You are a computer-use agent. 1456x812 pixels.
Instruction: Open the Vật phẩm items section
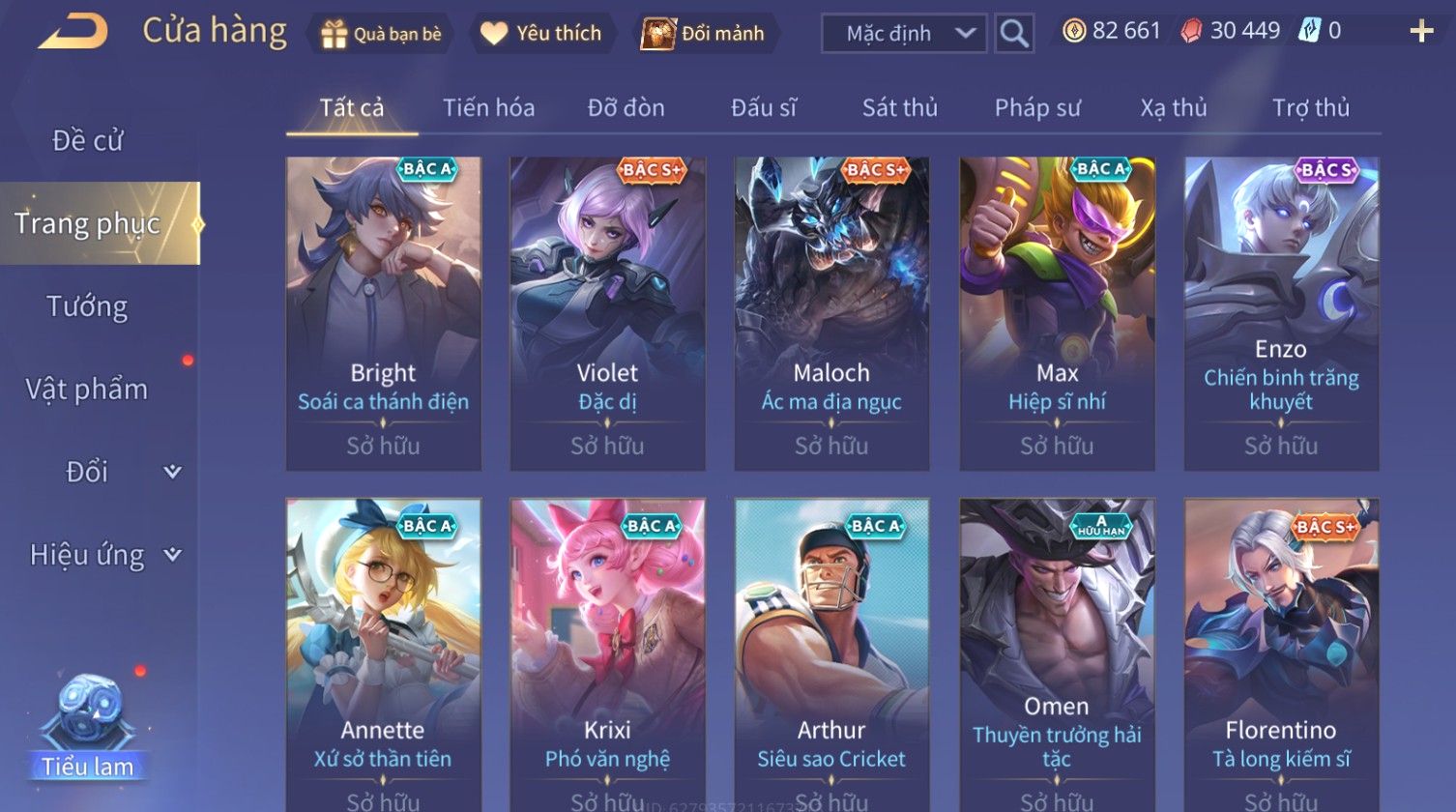coord(88,389)
